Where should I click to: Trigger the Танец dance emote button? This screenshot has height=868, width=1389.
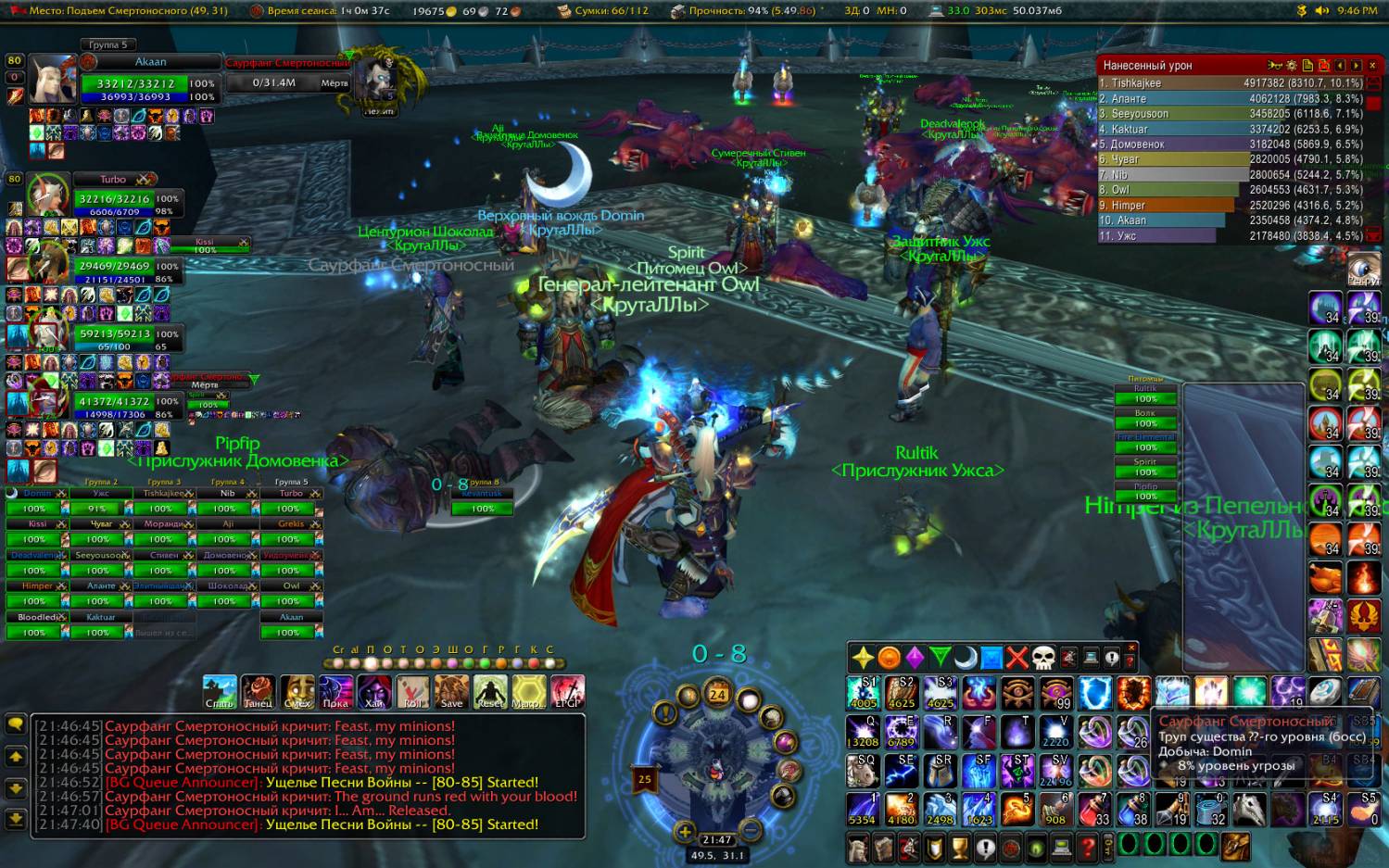coord(258,692)
